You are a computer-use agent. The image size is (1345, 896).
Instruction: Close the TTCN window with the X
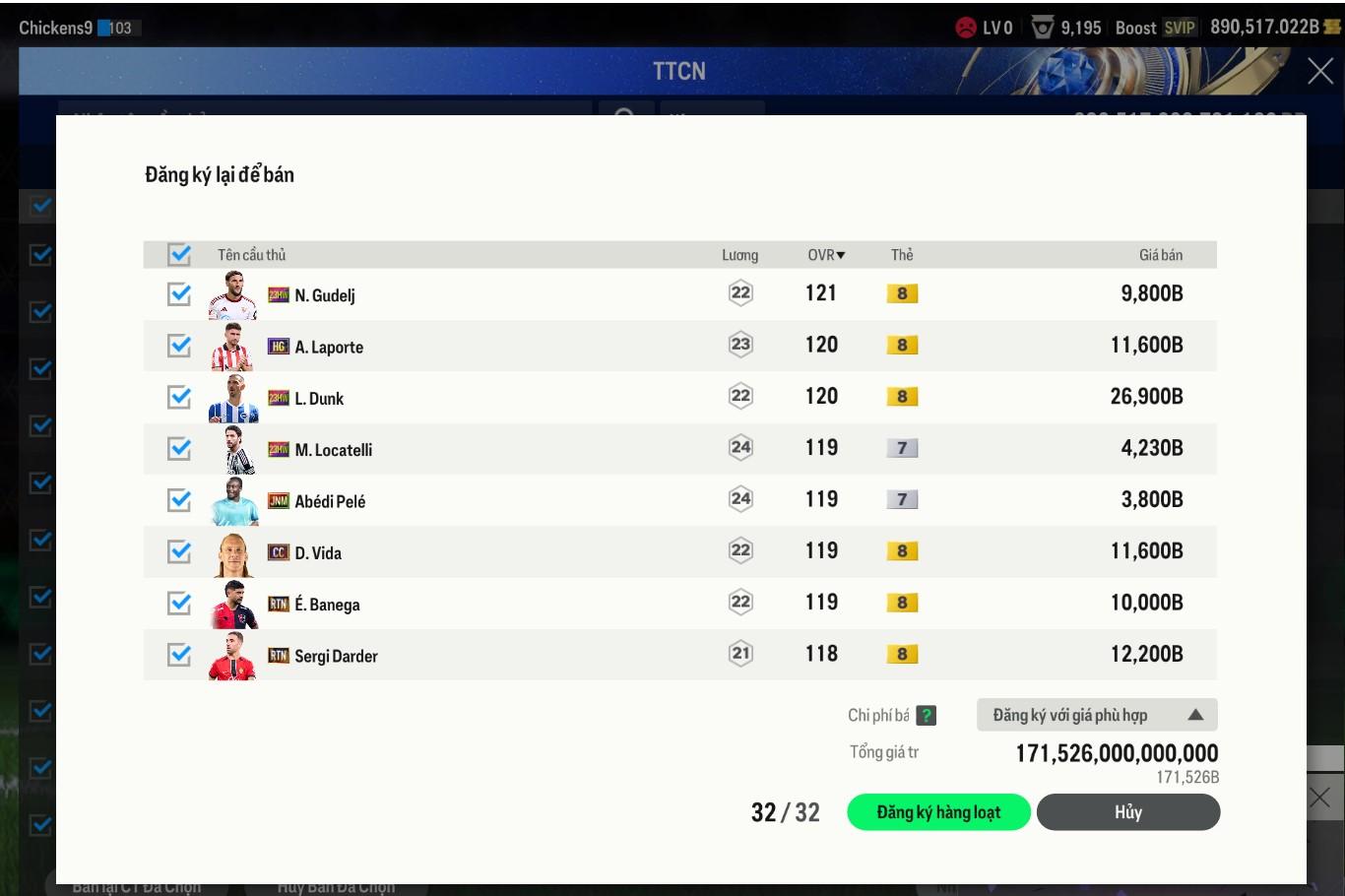pos(1319,71)
